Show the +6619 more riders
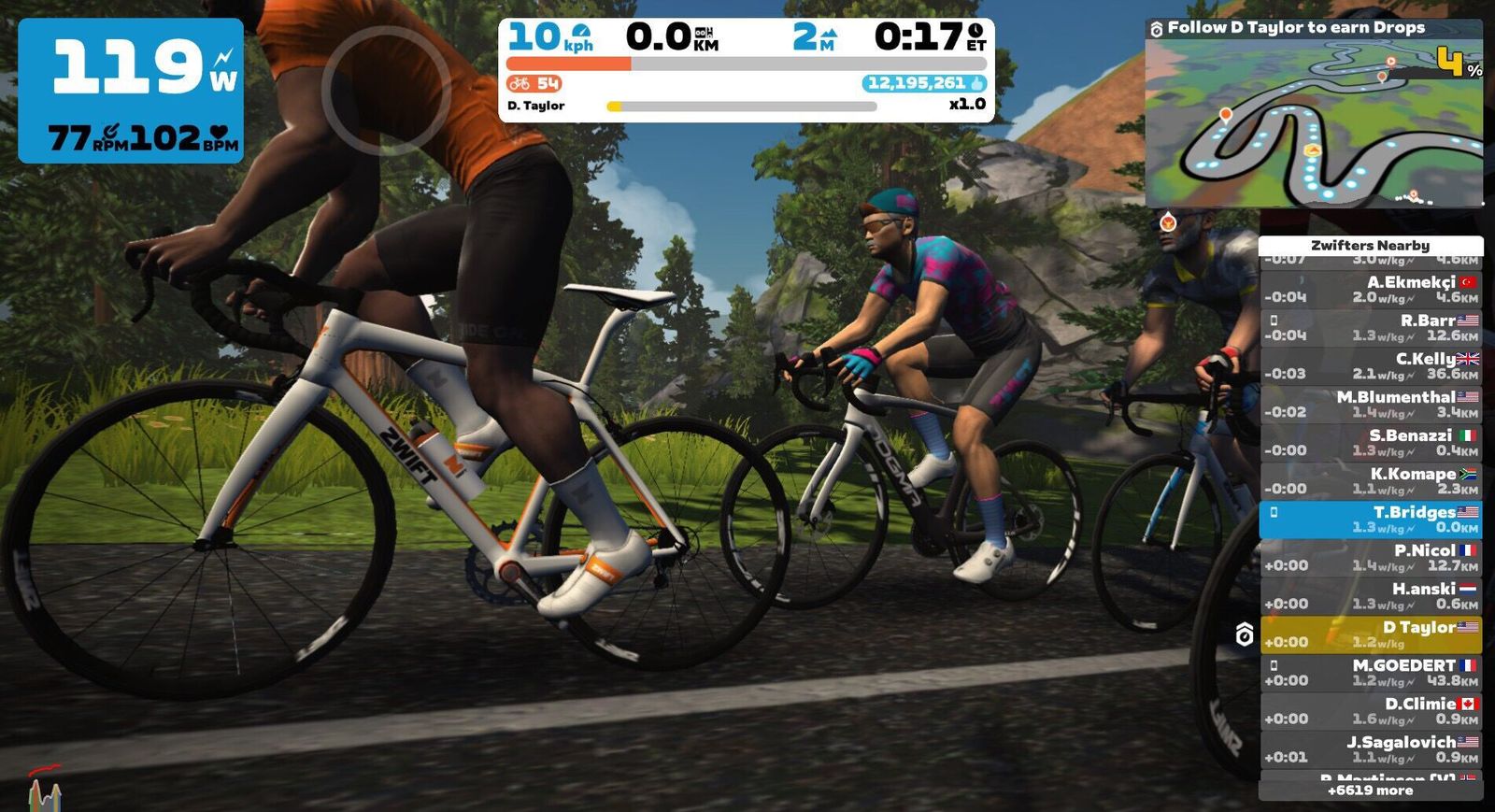Viewport: 1495px width, 812px height. pyautogui.click(x=1370, y=791)
